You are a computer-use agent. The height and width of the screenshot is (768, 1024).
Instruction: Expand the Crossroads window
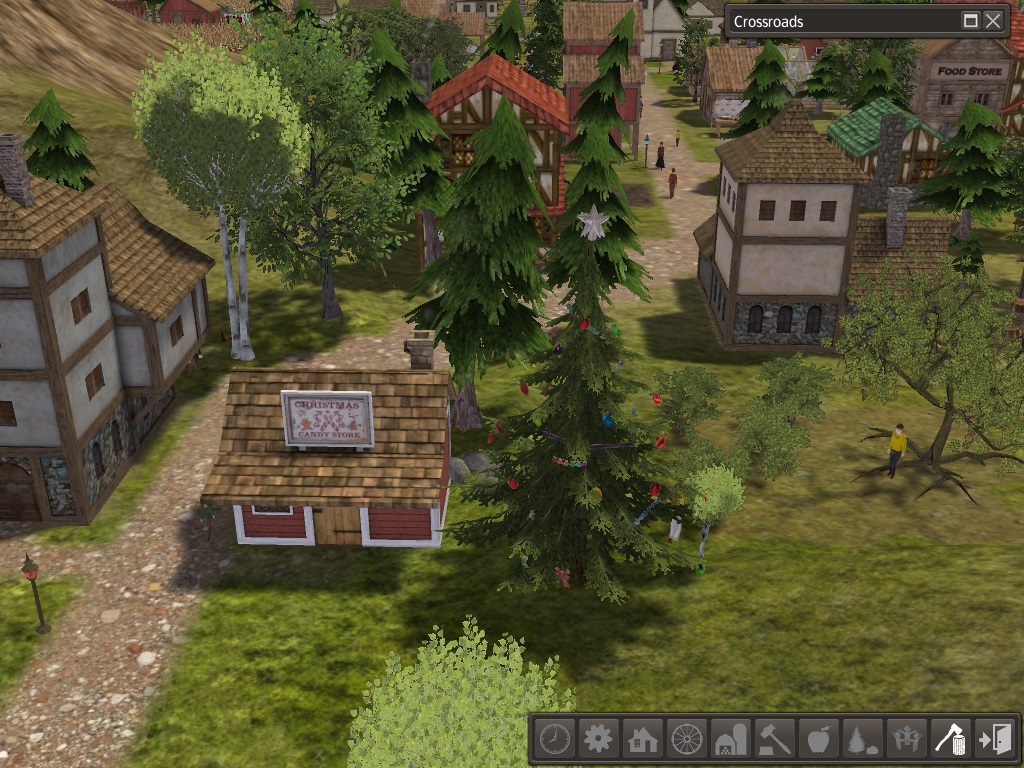point(970,21)
